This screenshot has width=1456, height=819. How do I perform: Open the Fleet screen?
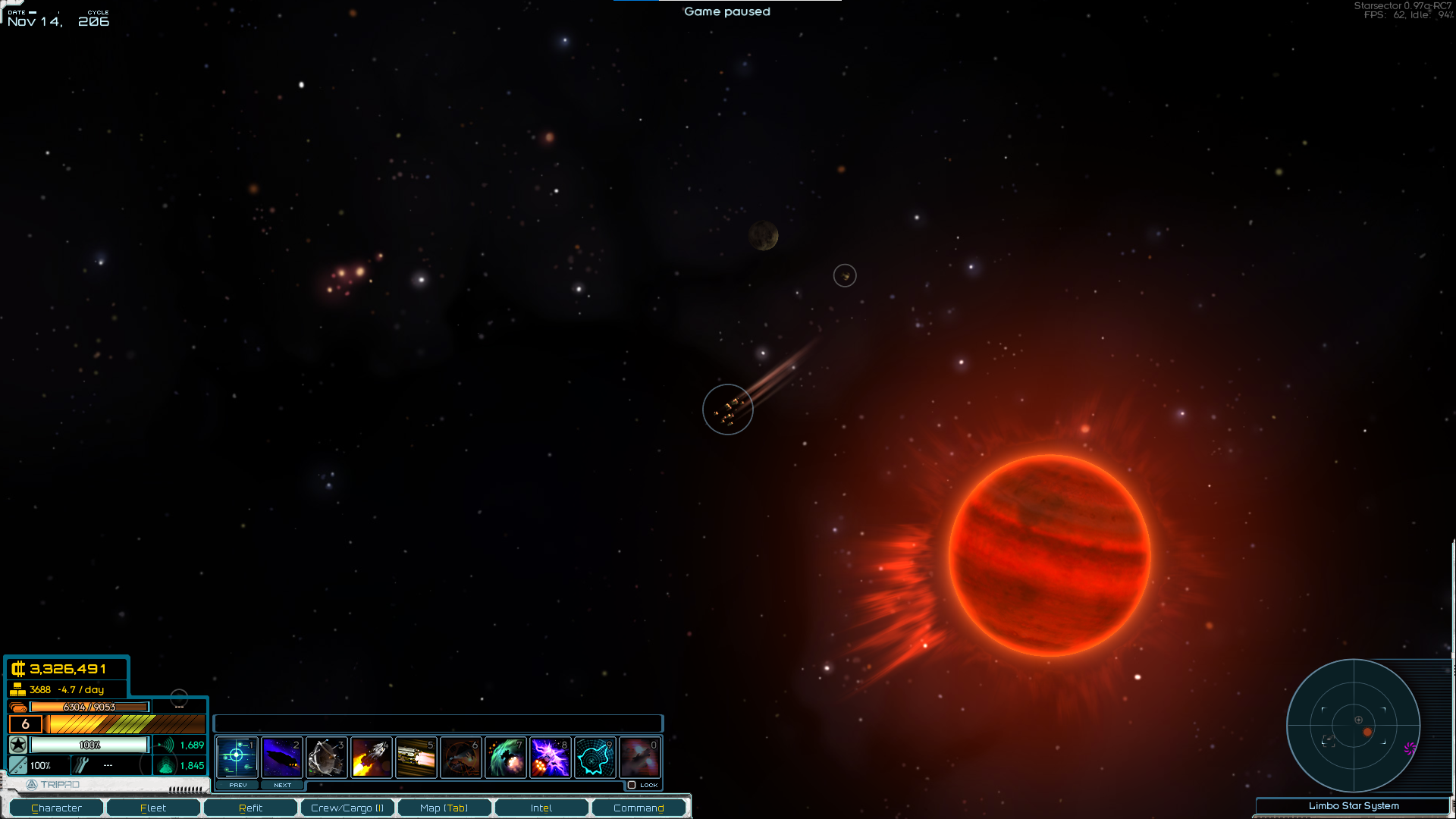[153, 808]
